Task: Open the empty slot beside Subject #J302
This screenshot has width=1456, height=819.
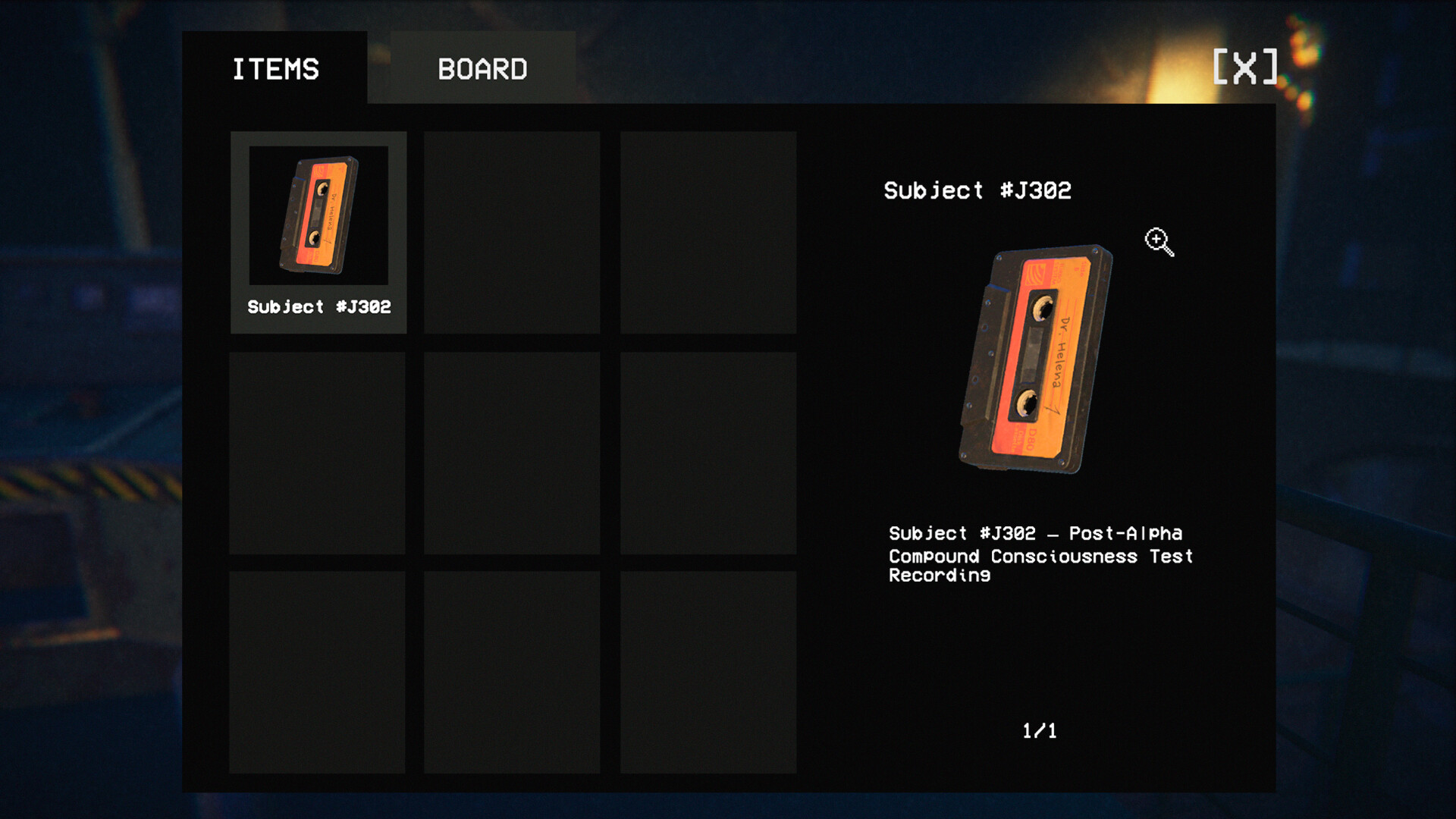Action: pos(513,233)
